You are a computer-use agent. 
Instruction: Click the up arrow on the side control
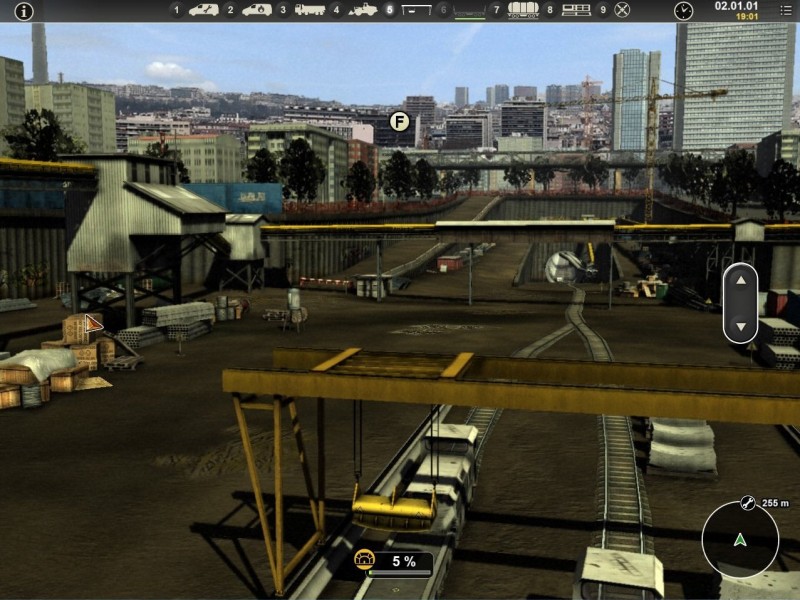pos(740,281)
